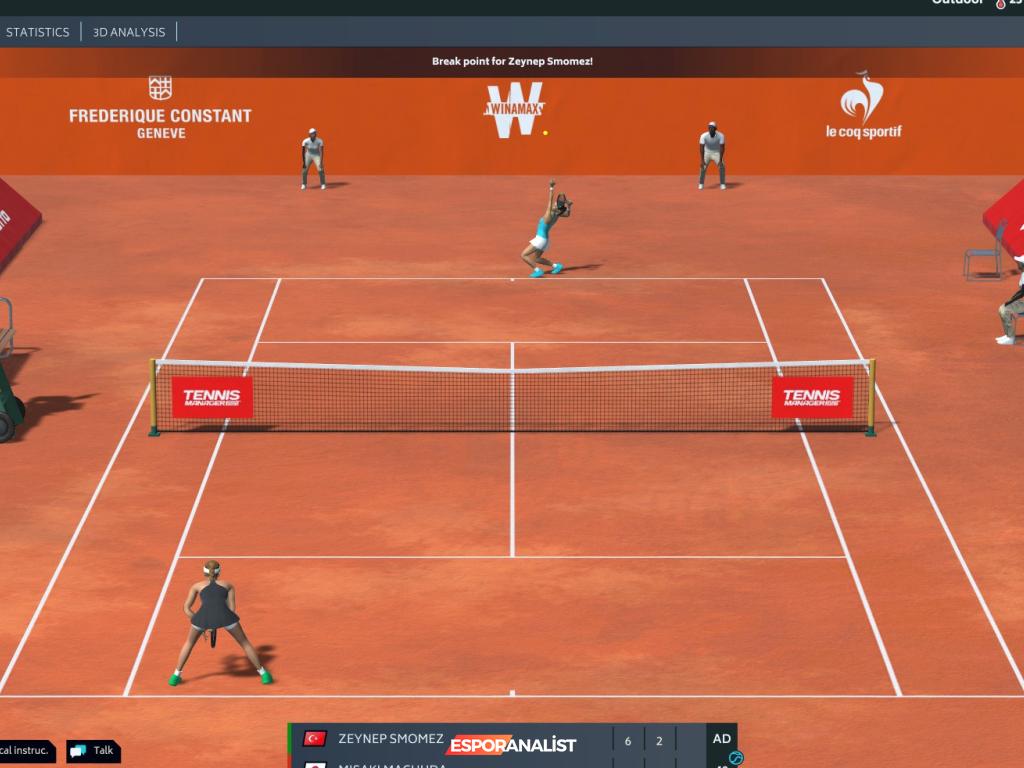Switch to the 3D Analysis tab

pyautogui.click(x=129, y=32)
